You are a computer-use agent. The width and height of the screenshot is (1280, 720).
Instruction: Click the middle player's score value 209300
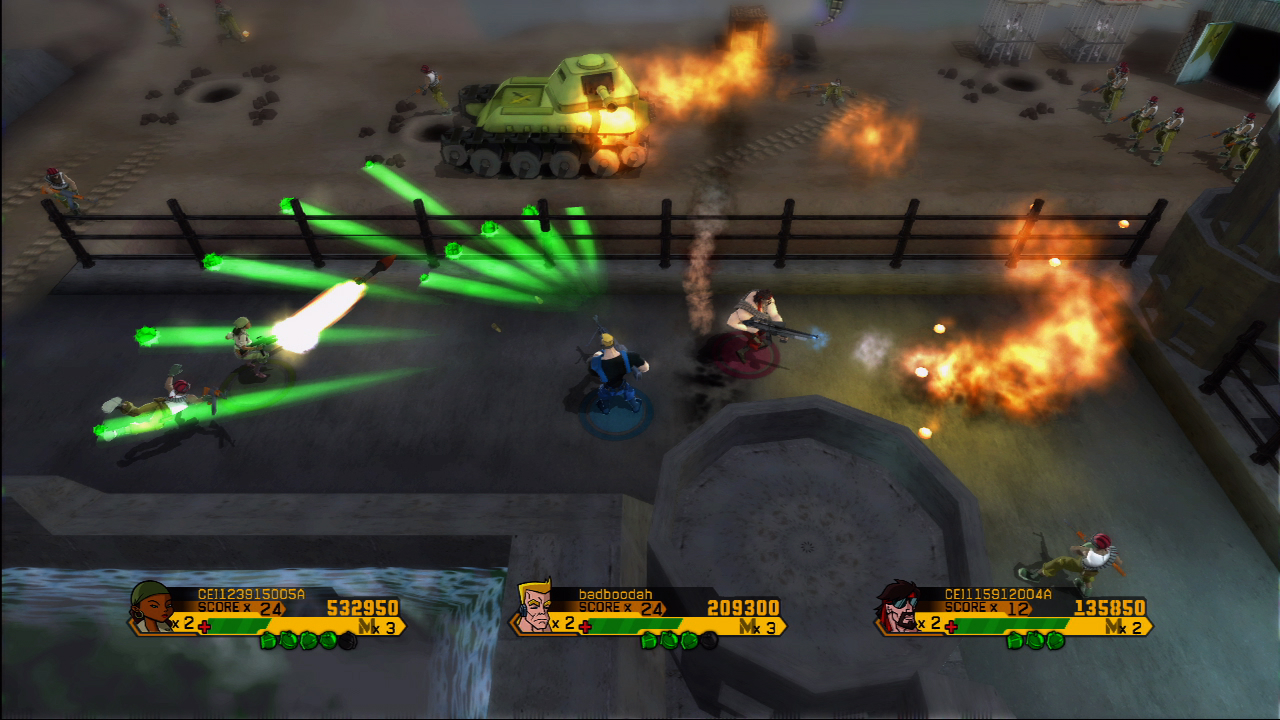[x=745, y=607]
